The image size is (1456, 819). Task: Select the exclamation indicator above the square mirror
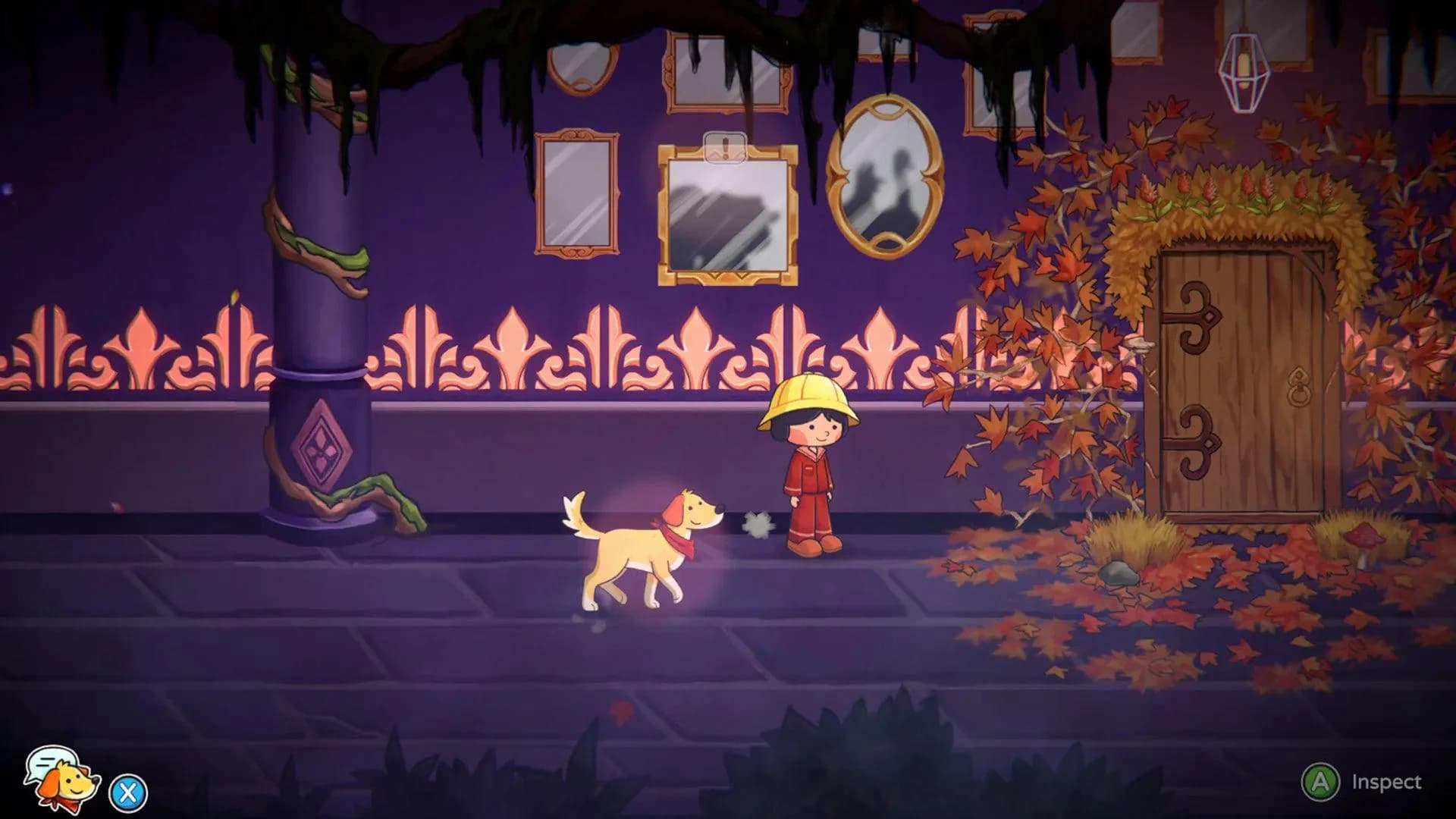(x=724, y=149)
